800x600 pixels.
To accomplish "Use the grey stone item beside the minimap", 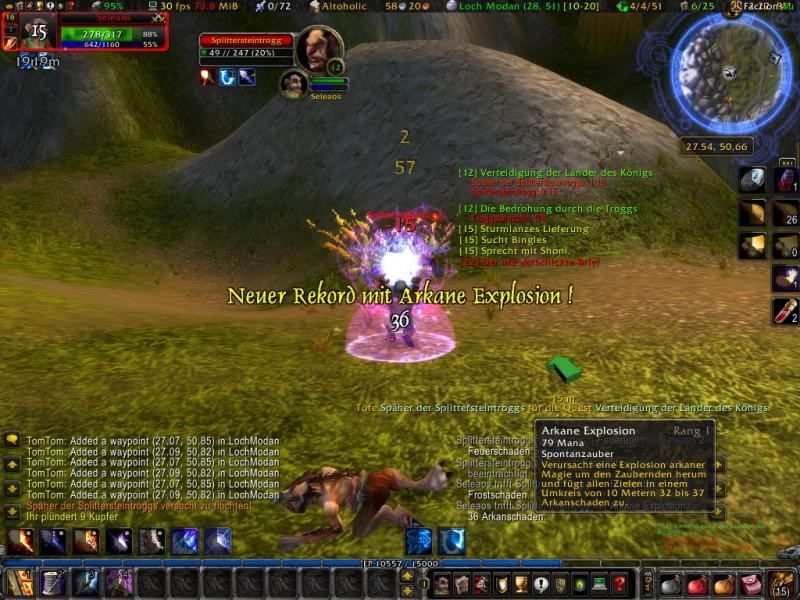I will click(x=752, y=180).
